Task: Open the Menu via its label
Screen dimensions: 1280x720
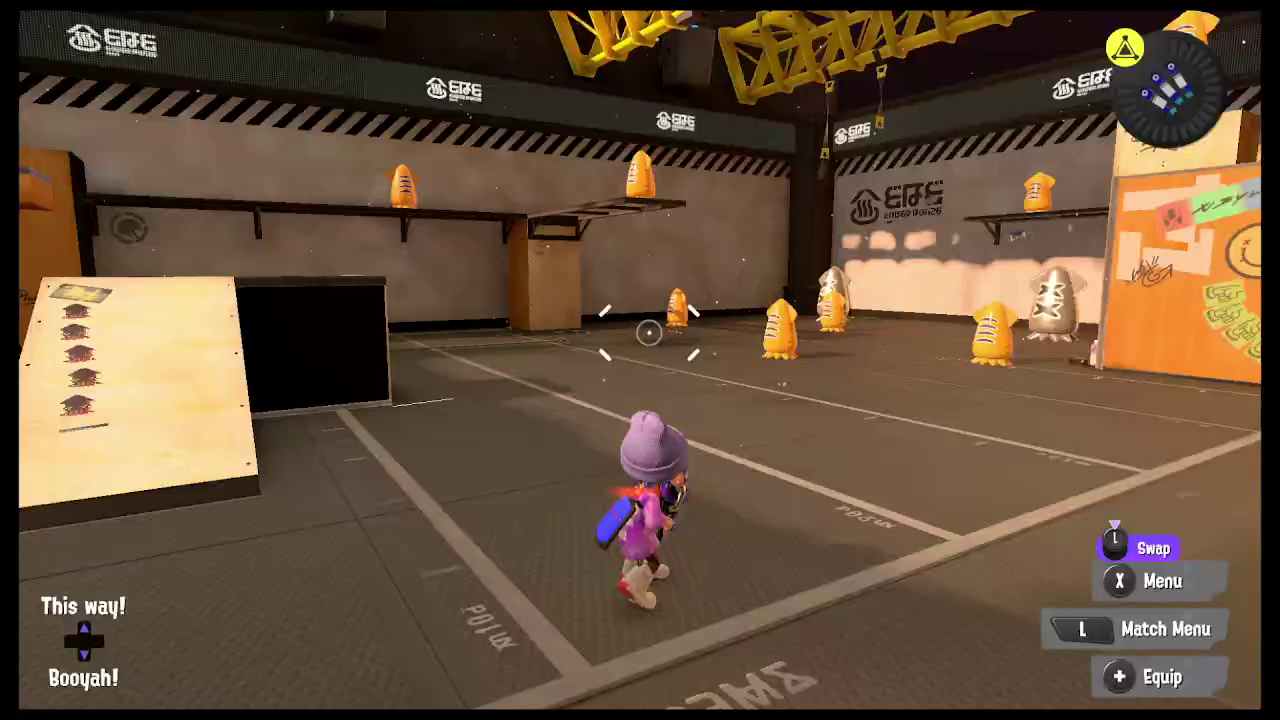Action: click(1162, 581)
